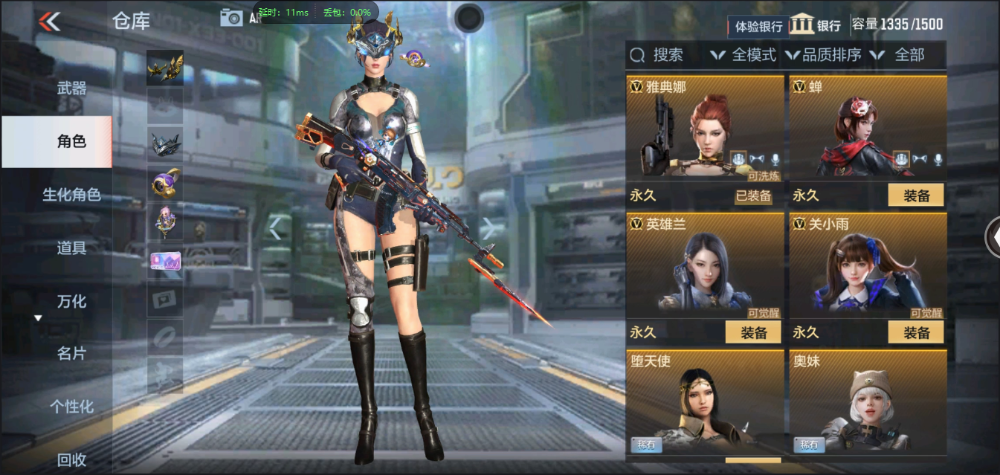Click the camera icon in the top bar

[231, 17]
